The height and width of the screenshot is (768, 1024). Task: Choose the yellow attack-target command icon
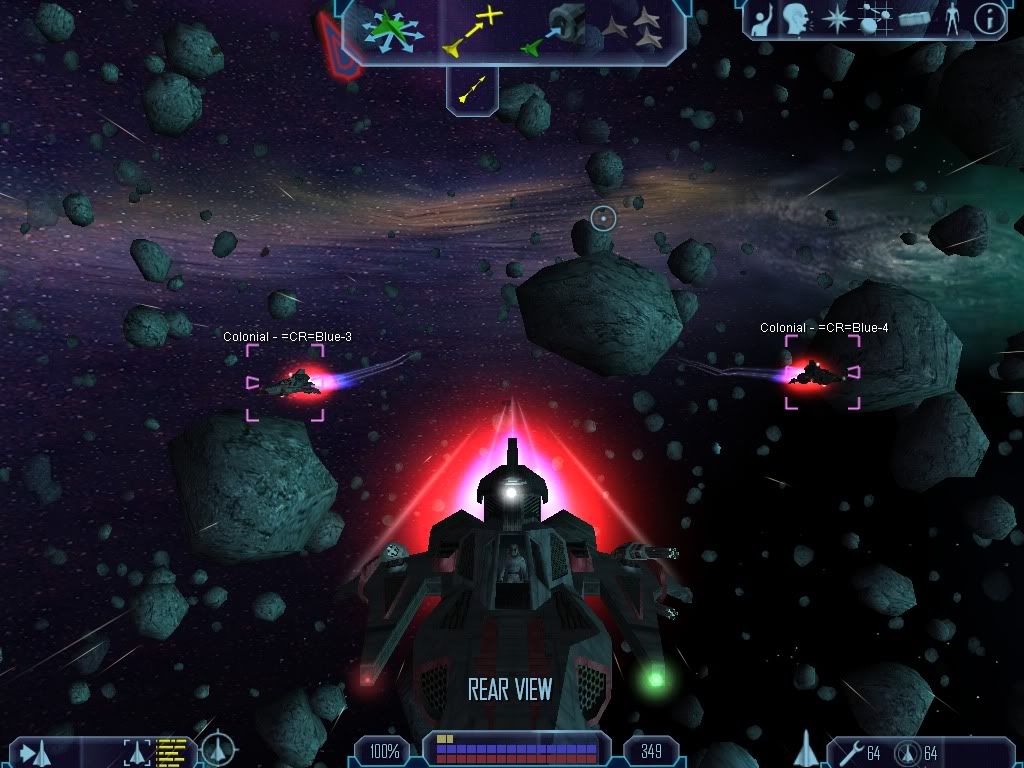[x=473, y=30]
